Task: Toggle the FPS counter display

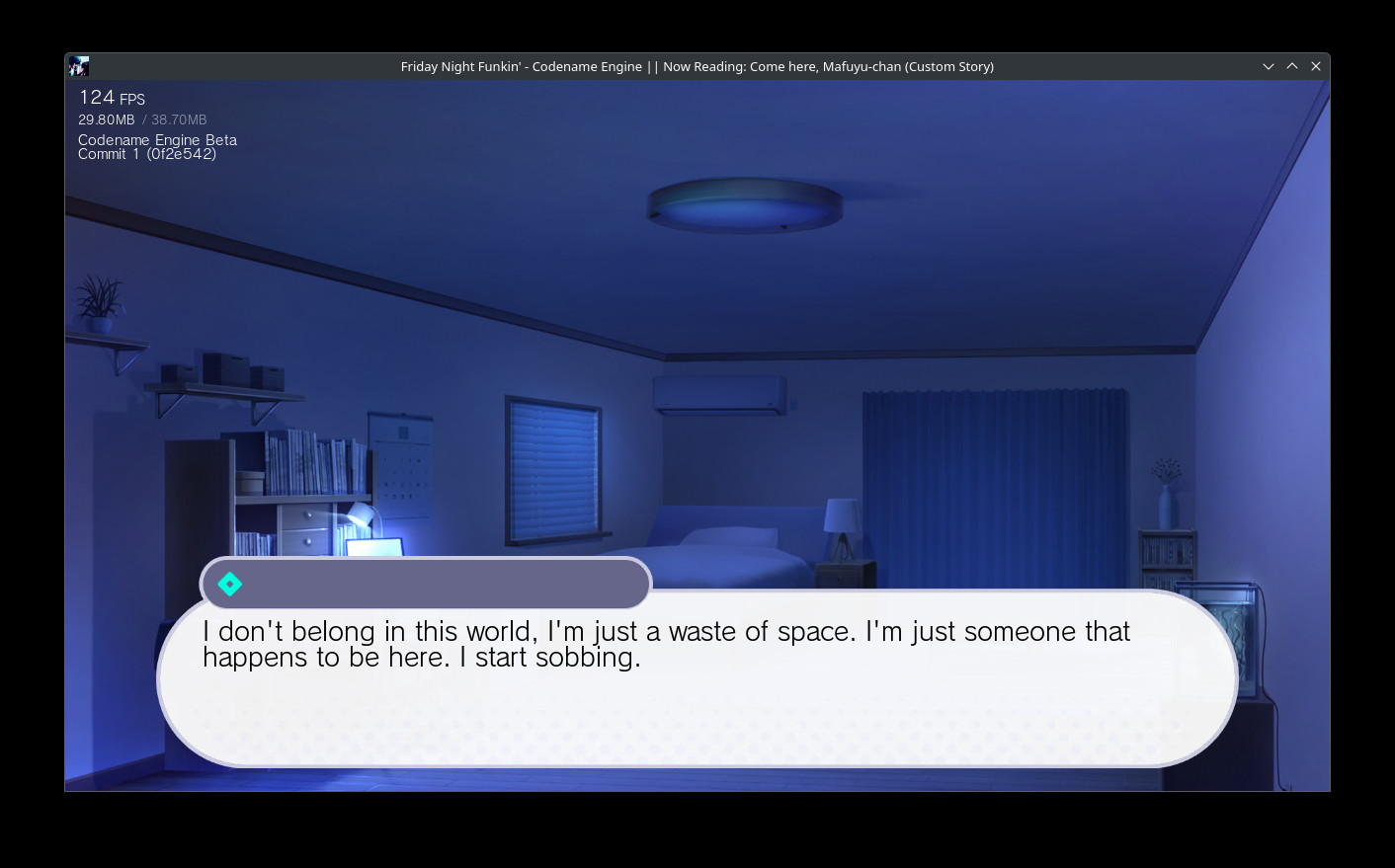Action: click(x=112, y=98)
